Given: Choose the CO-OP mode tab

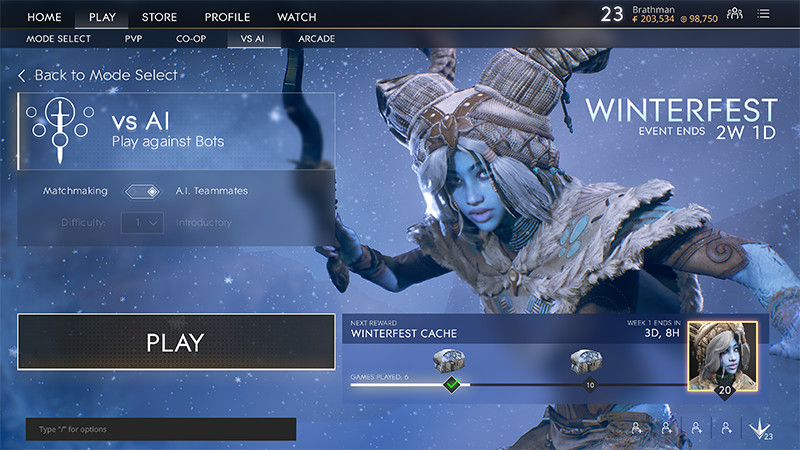Looking at the screenshot, I should (191, 39).
